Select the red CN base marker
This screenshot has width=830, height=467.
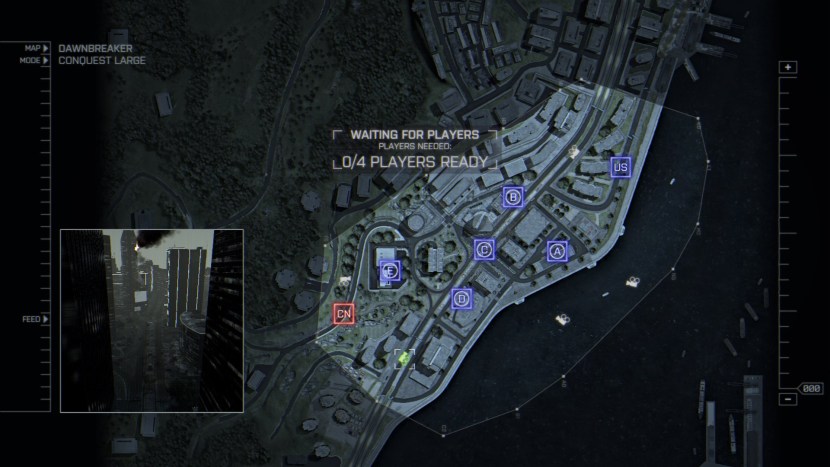344,314
